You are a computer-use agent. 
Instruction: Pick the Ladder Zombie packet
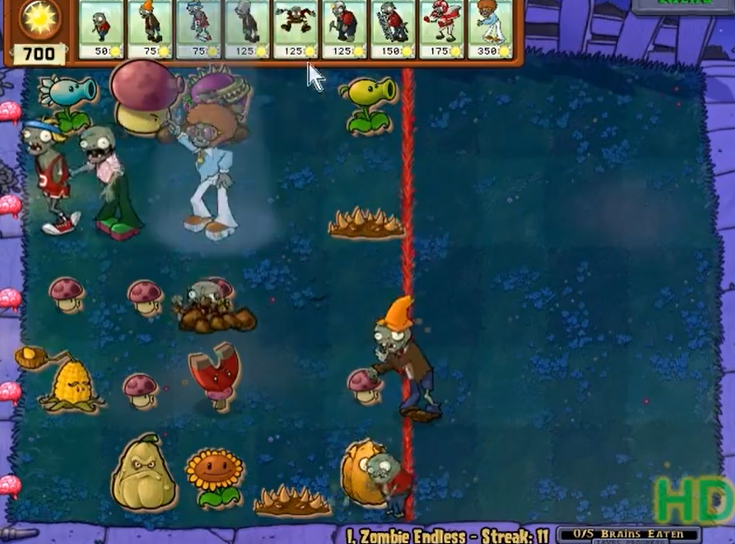393,29
